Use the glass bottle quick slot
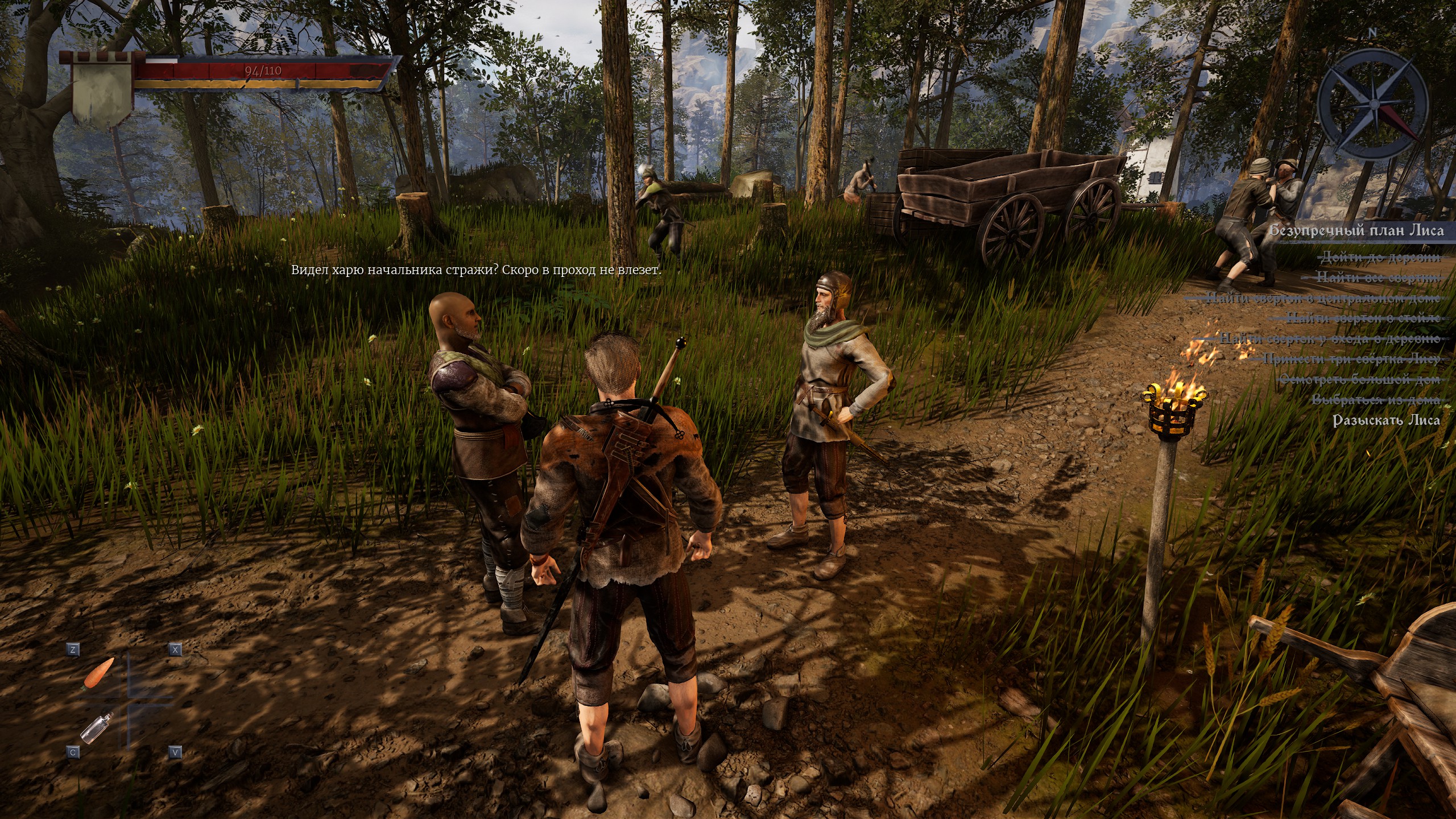1456x819 pixels. (x=97, y=727)
